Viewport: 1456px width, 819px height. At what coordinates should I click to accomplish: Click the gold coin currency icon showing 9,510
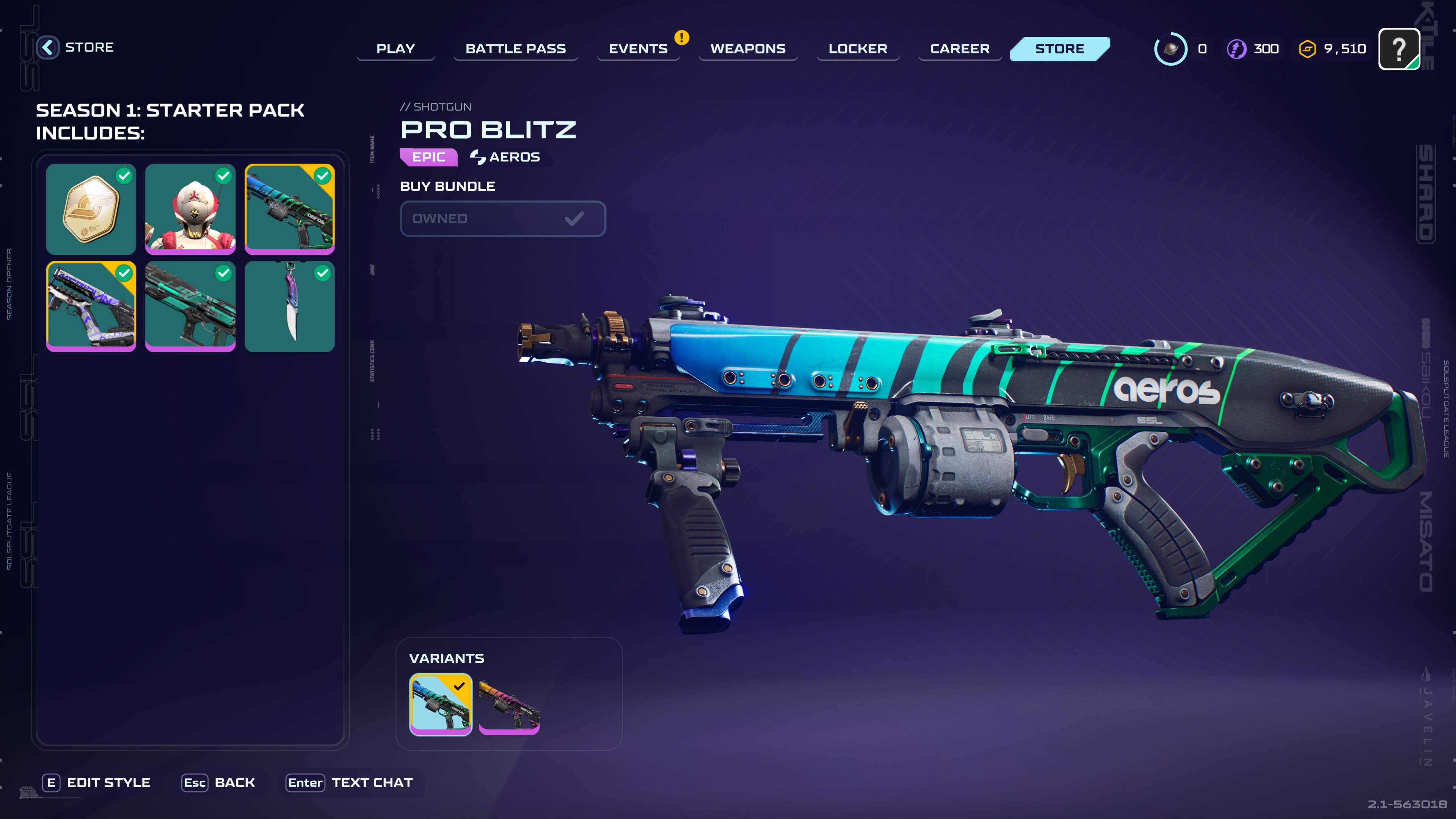(x=1309, y=49)
